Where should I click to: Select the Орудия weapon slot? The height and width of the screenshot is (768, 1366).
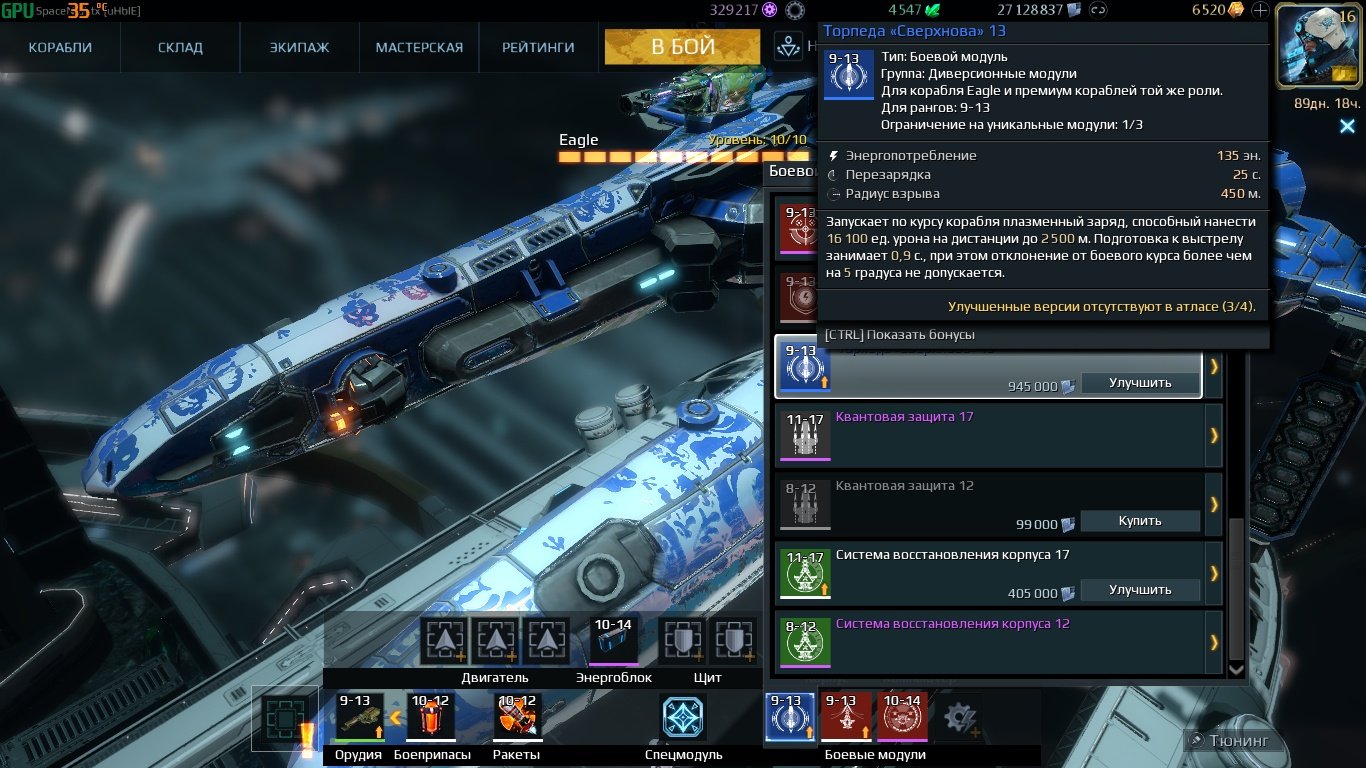tap(358, 716)
